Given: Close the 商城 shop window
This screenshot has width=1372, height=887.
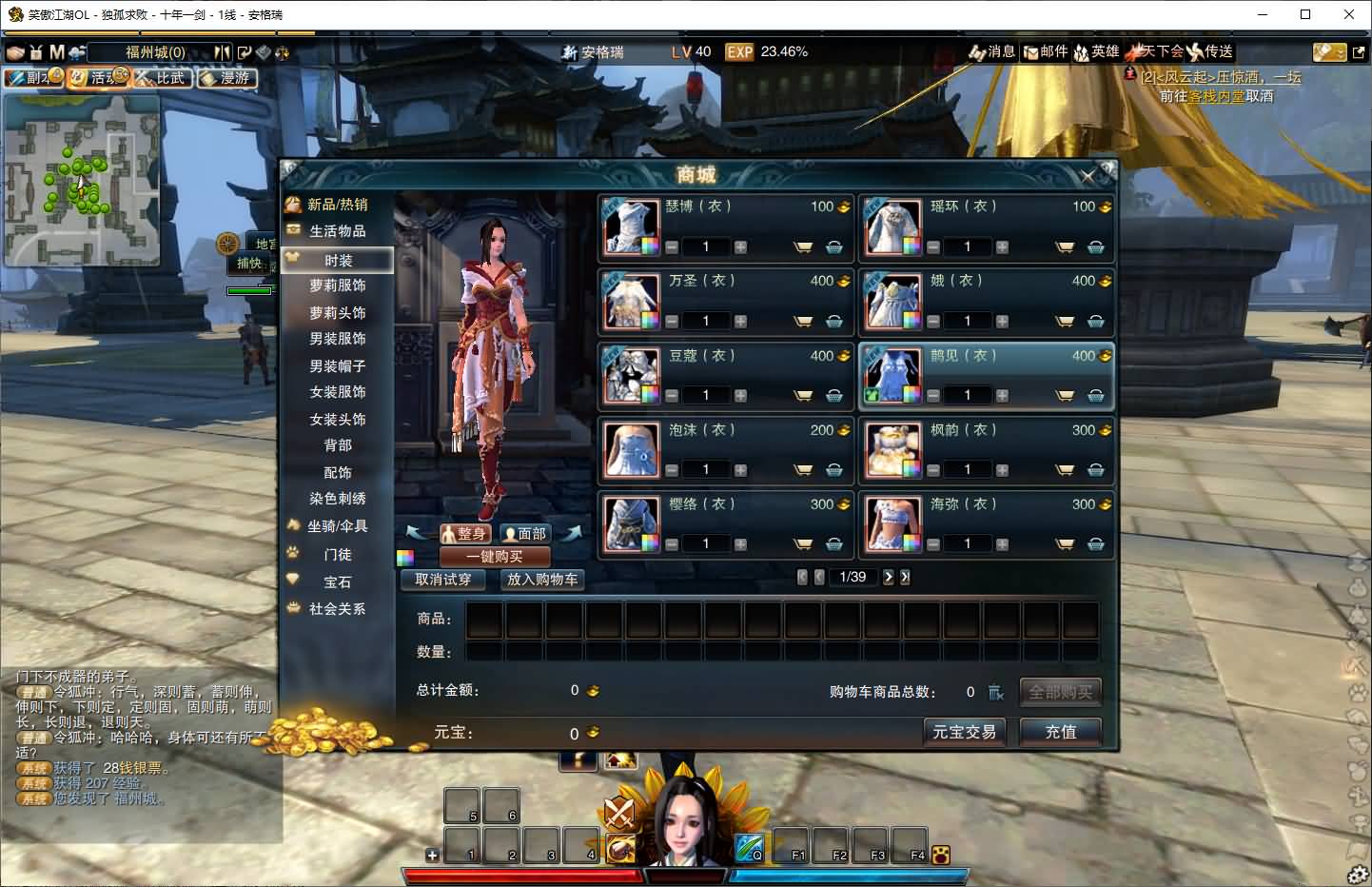Looking at the screenshot, I should click(x=1088, y=175).
